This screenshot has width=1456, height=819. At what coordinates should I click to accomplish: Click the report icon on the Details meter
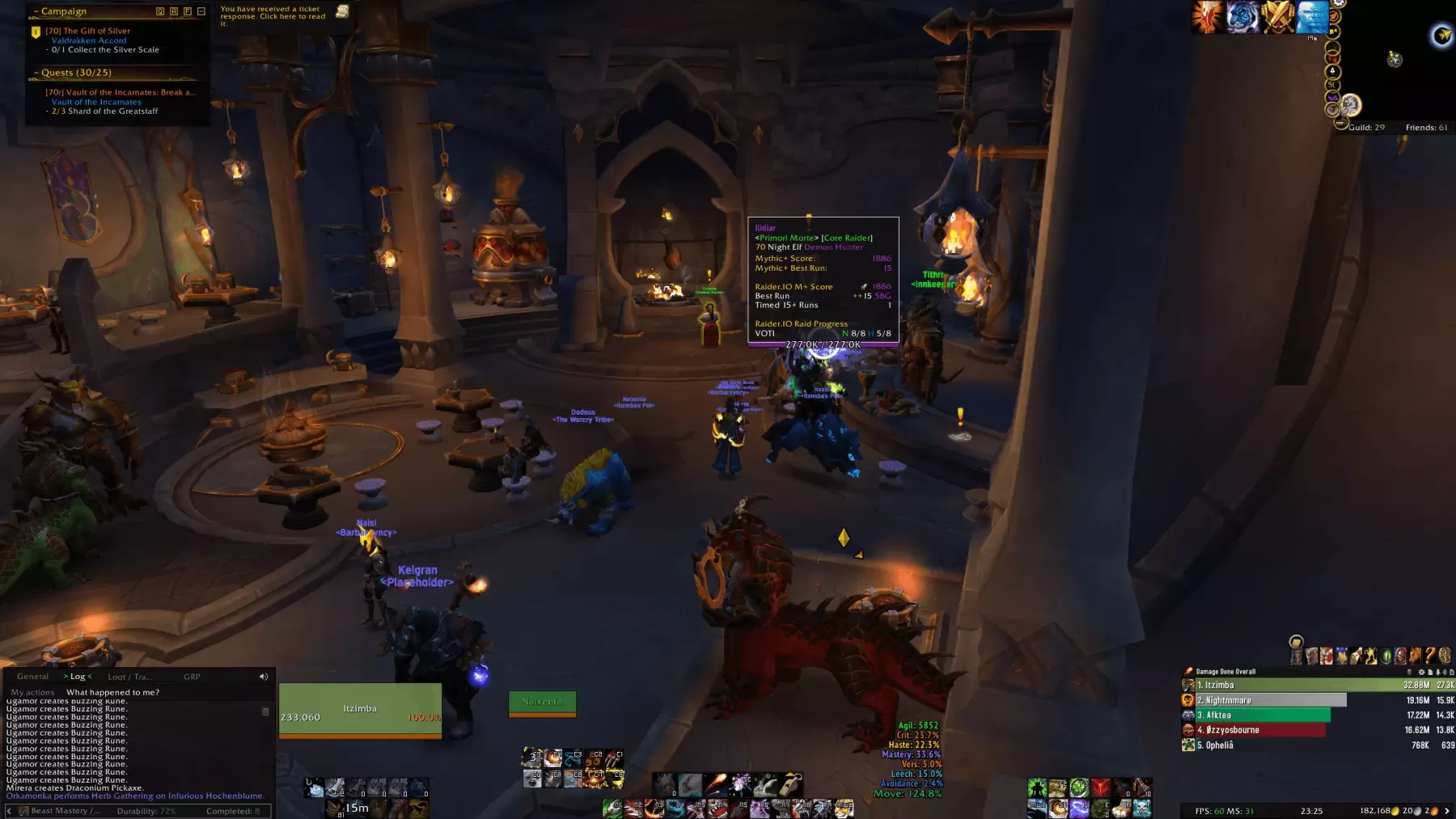[x=1431, y=673]
